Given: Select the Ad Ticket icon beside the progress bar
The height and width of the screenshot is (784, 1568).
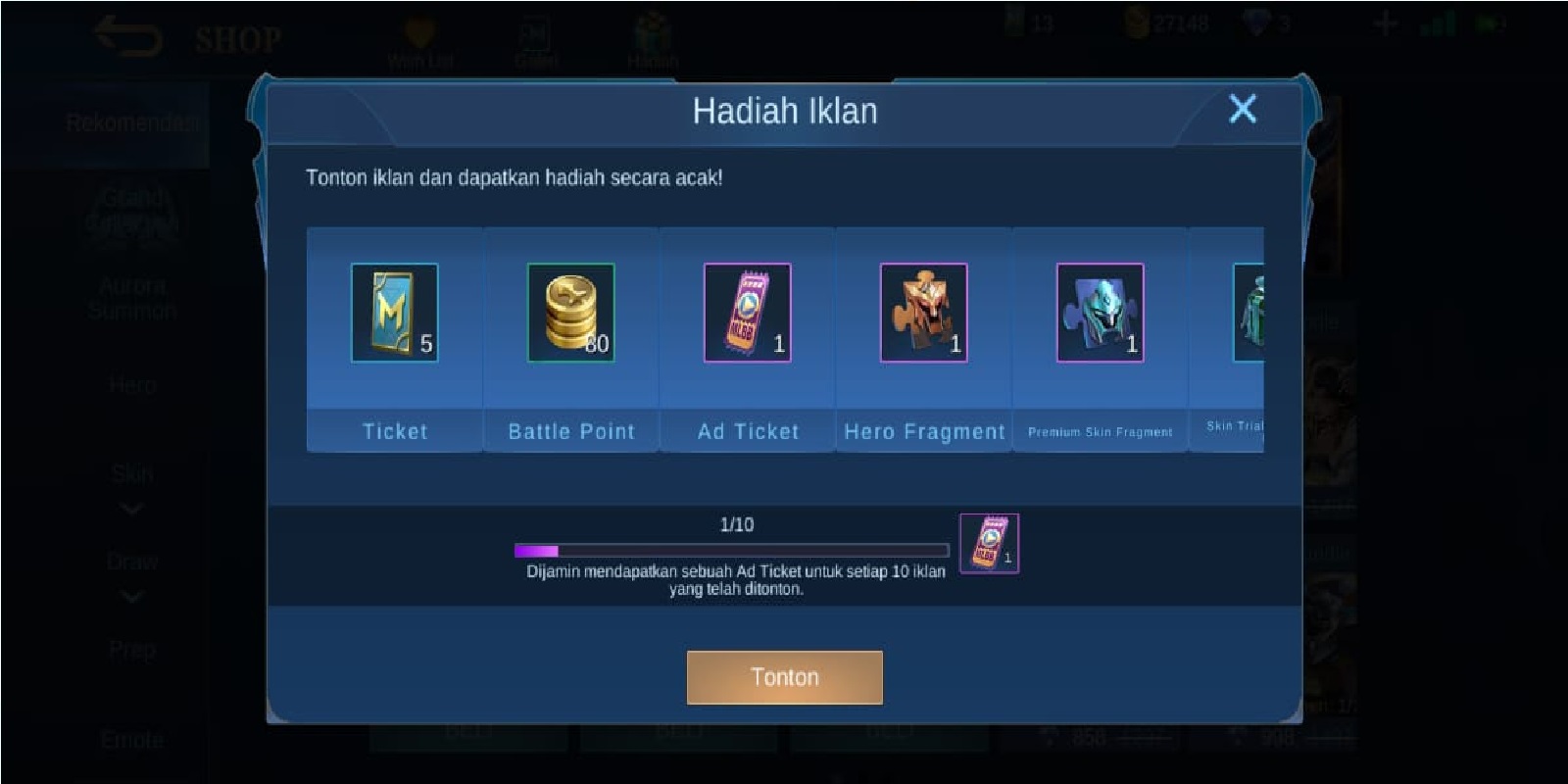Looking at the screenshot, I should click(988, 541).
